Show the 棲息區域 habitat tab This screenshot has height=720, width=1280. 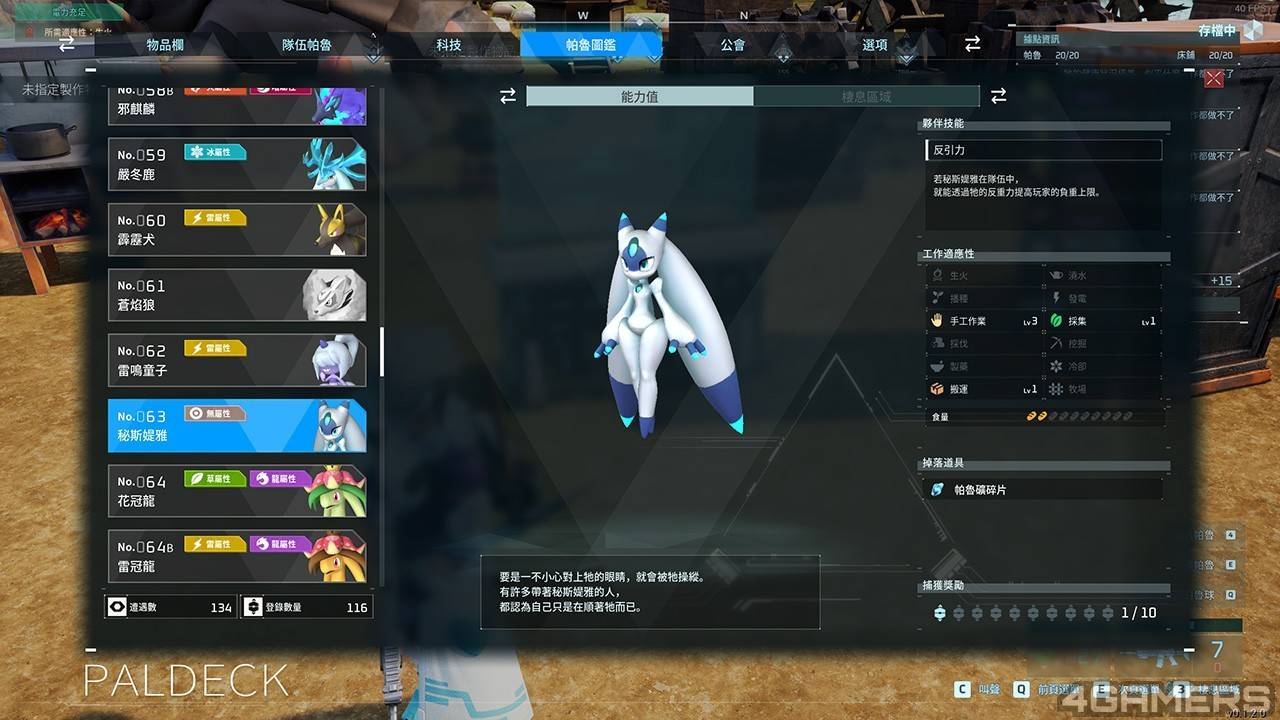[x=866, y=97]
